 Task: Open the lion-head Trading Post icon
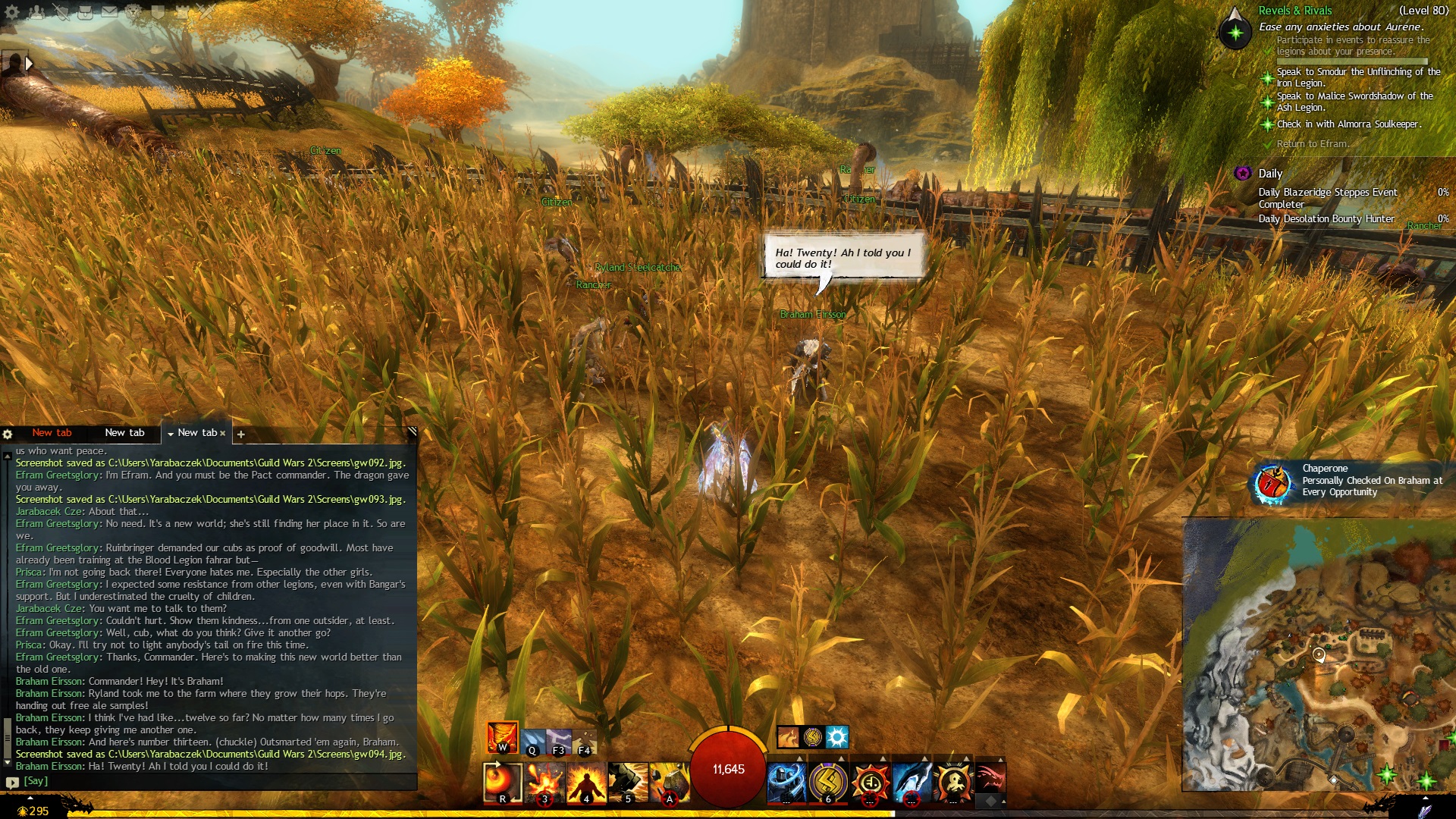click(x=133, y=11)
